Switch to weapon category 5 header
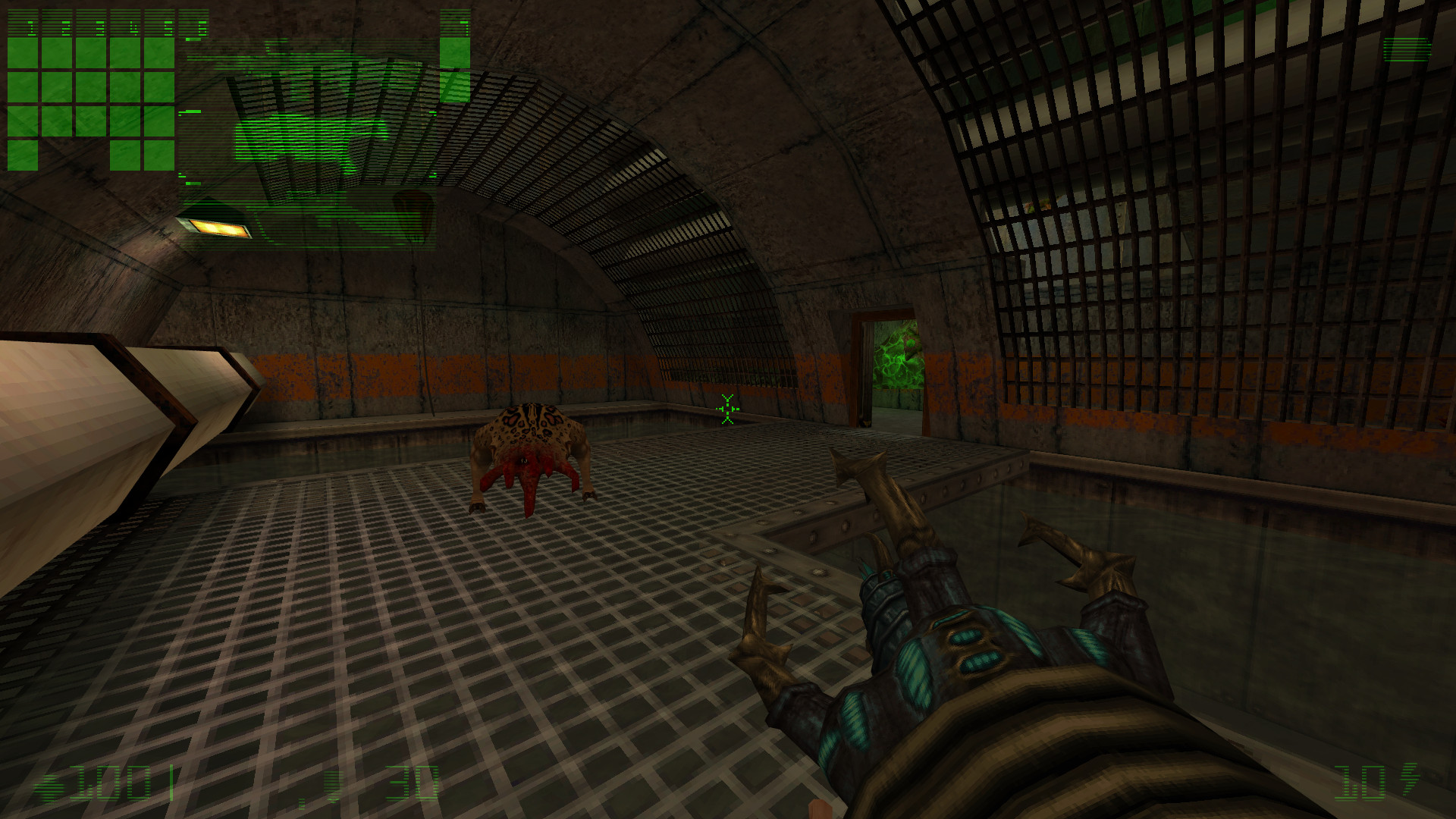 pos(159,23)
